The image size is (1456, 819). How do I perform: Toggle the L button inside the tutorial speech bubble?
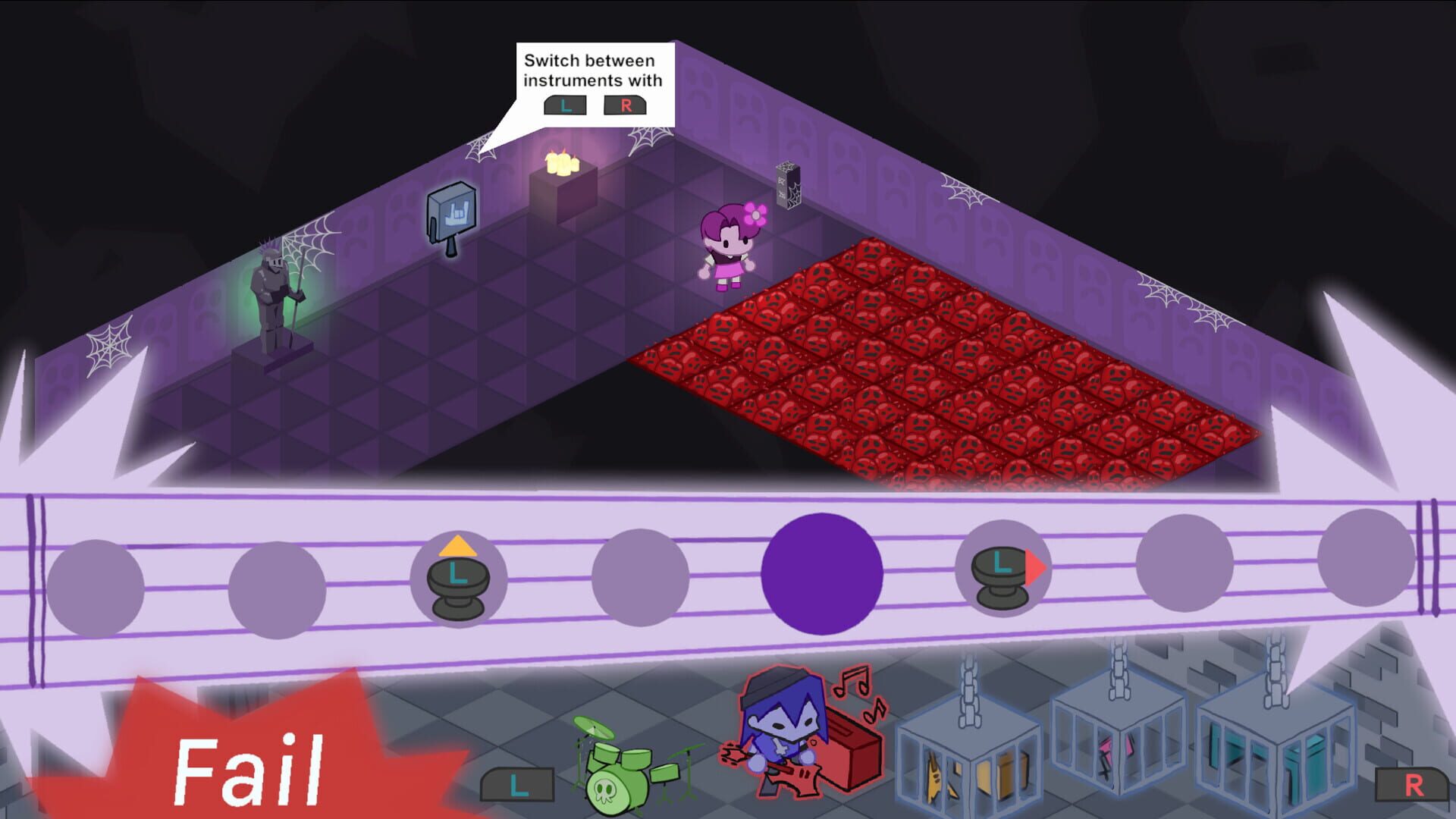564,105
